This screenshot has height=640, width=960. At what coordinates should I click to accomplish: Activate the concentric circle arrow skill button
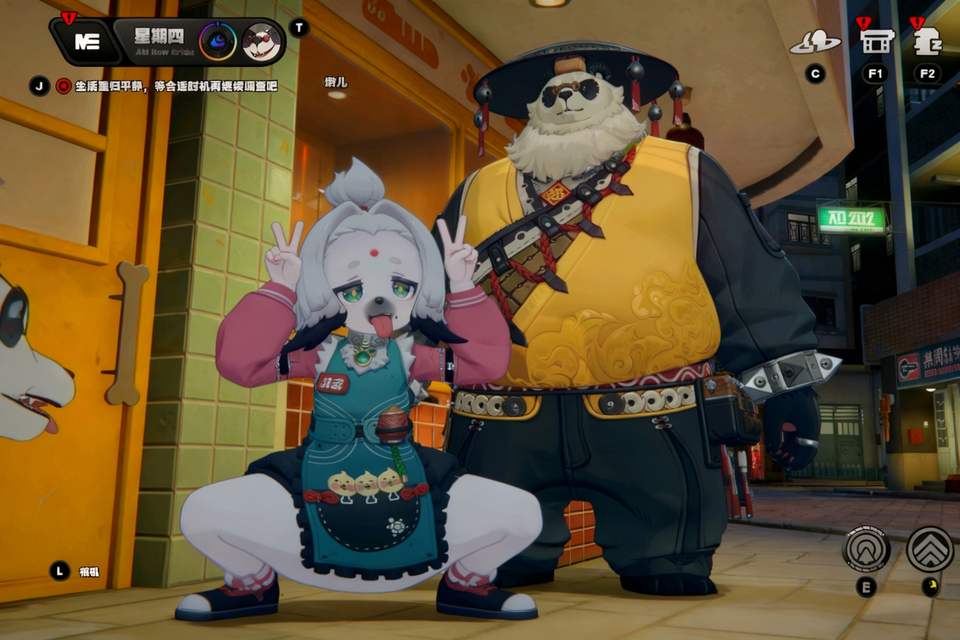[x=866, y=549]
